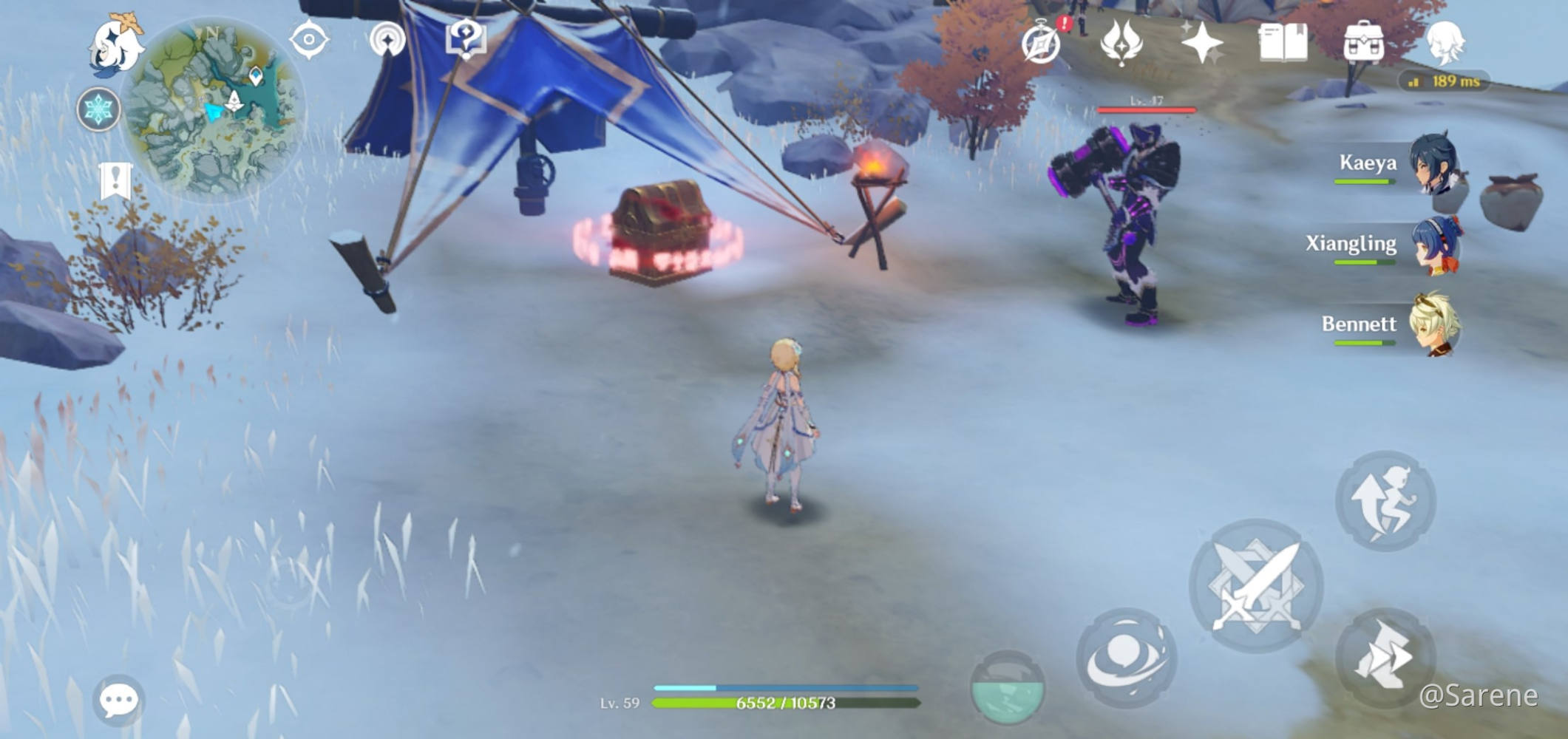Open the Wish four-pointed star icon
Viewport: 1568px width, 739px height.
tap(1202, 43)
